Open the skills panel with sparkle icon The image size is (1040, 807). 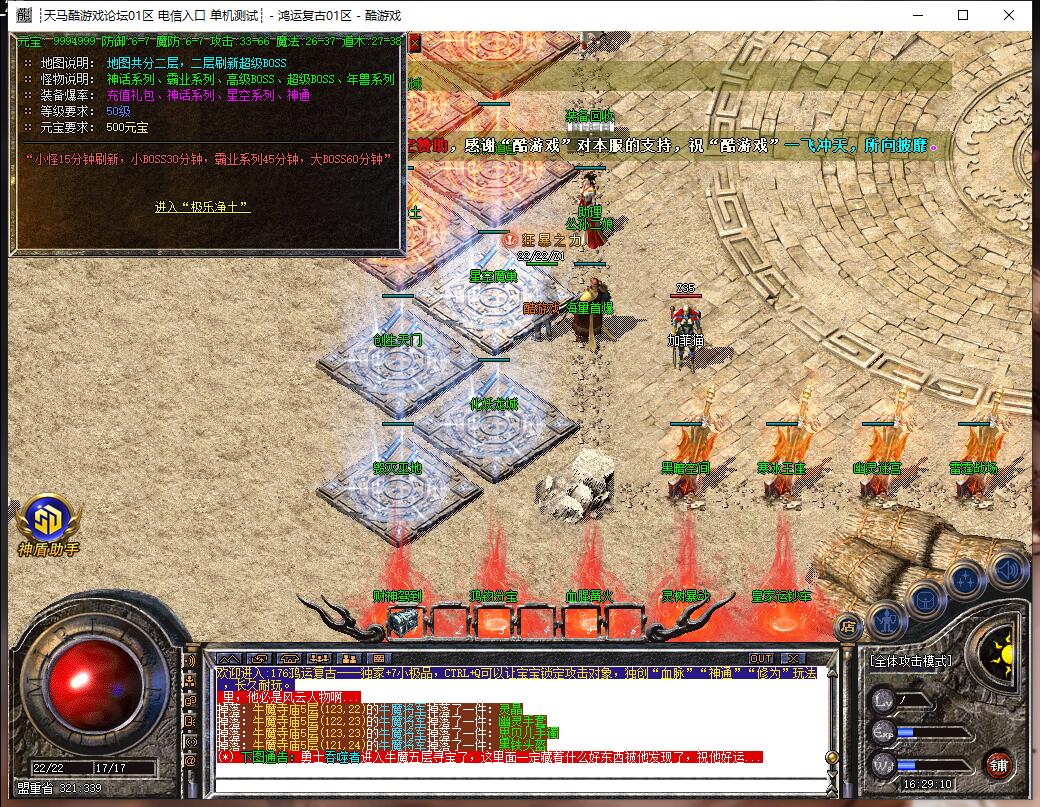click(967, 579)
